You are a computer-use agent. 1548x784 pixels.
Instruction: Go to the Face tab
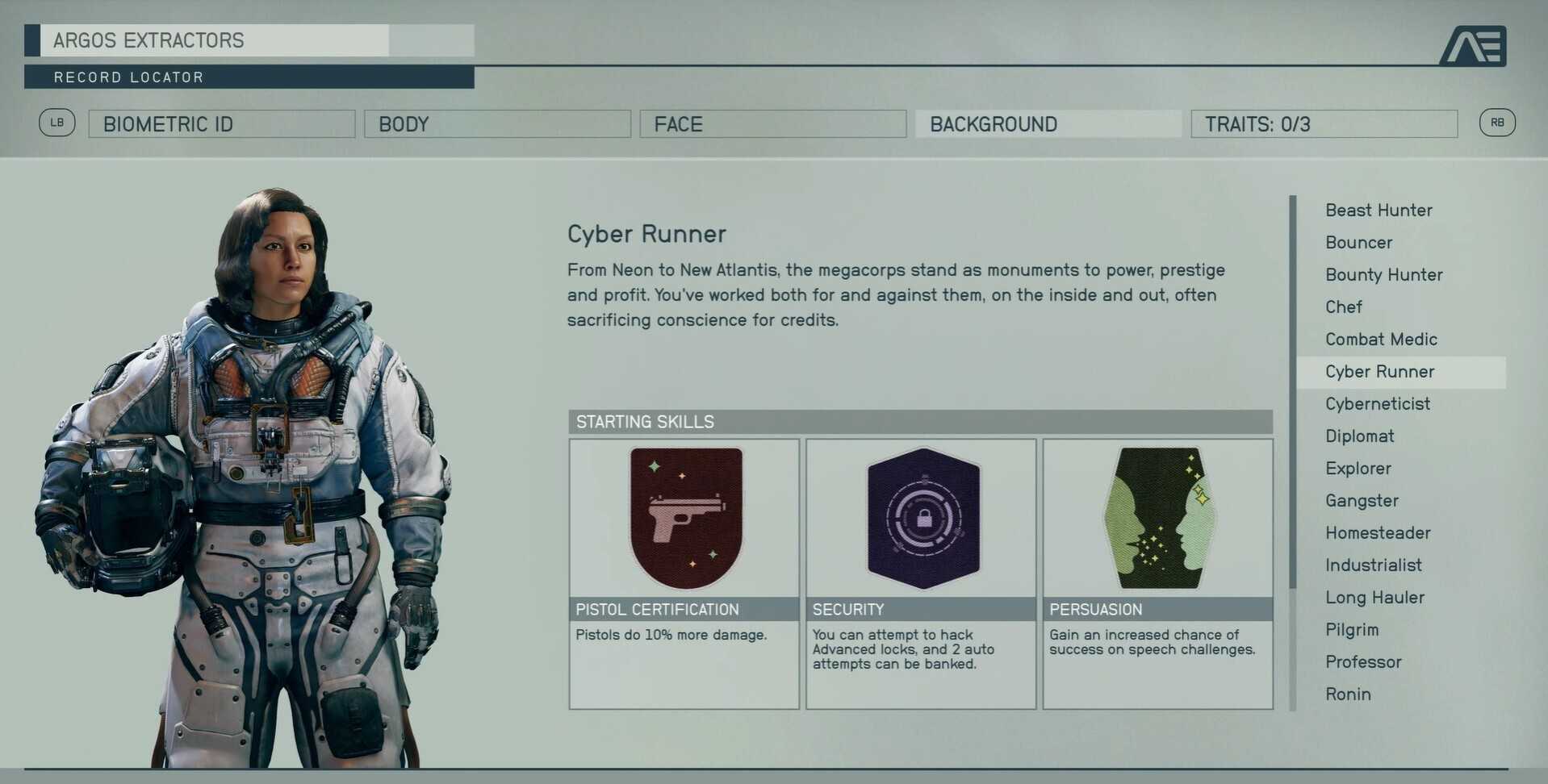coord(772,124)
